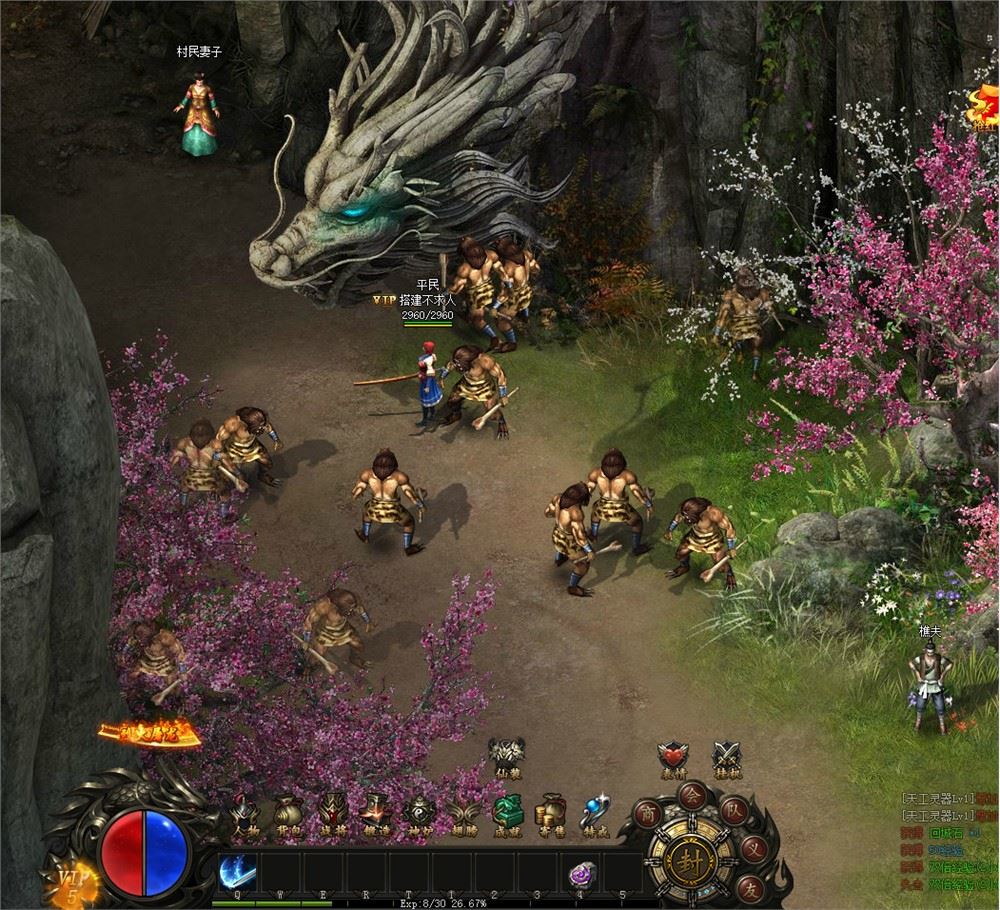Click the flaming sword banner
1000x910 pixels.
pos(150,735)
